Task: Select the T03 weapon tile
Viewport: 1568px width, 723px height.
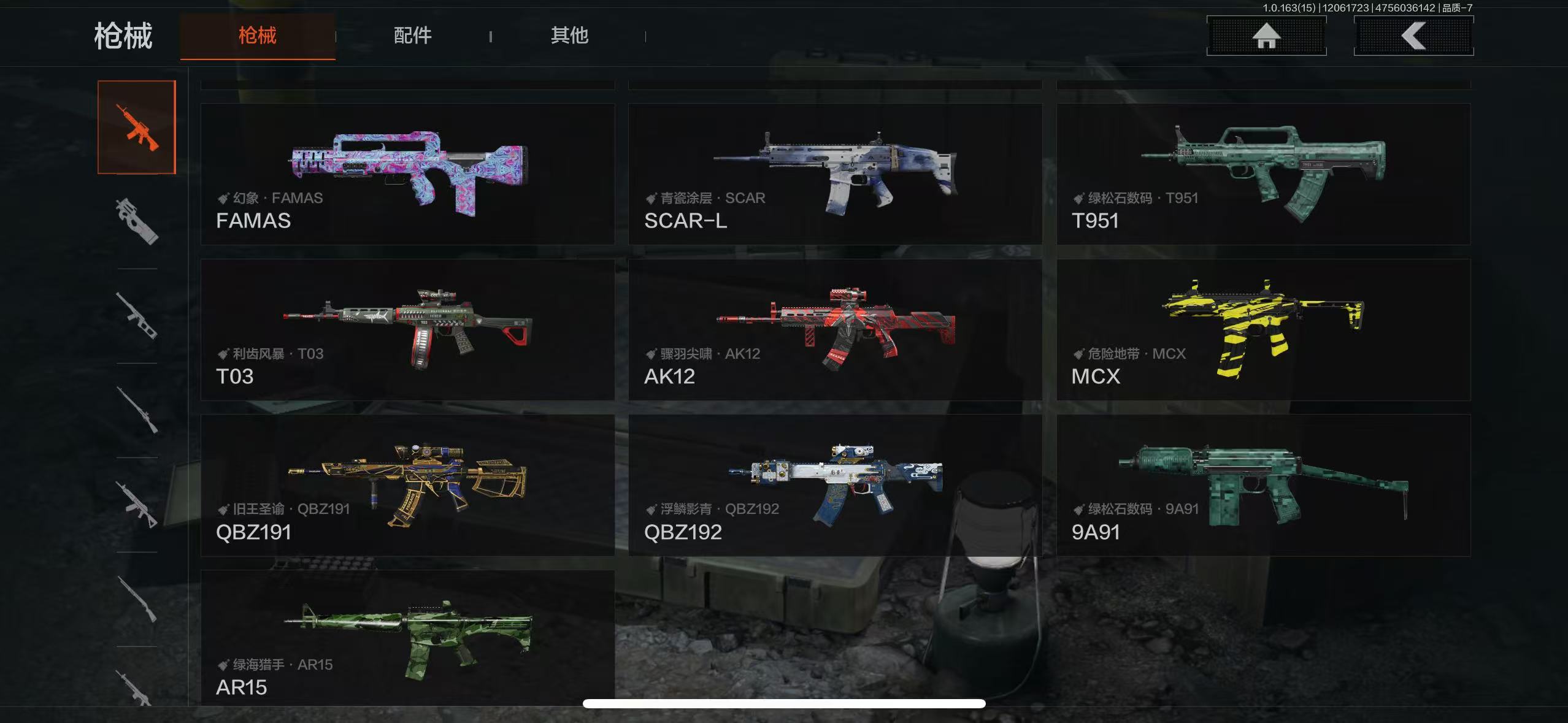Action: [408, 330]
